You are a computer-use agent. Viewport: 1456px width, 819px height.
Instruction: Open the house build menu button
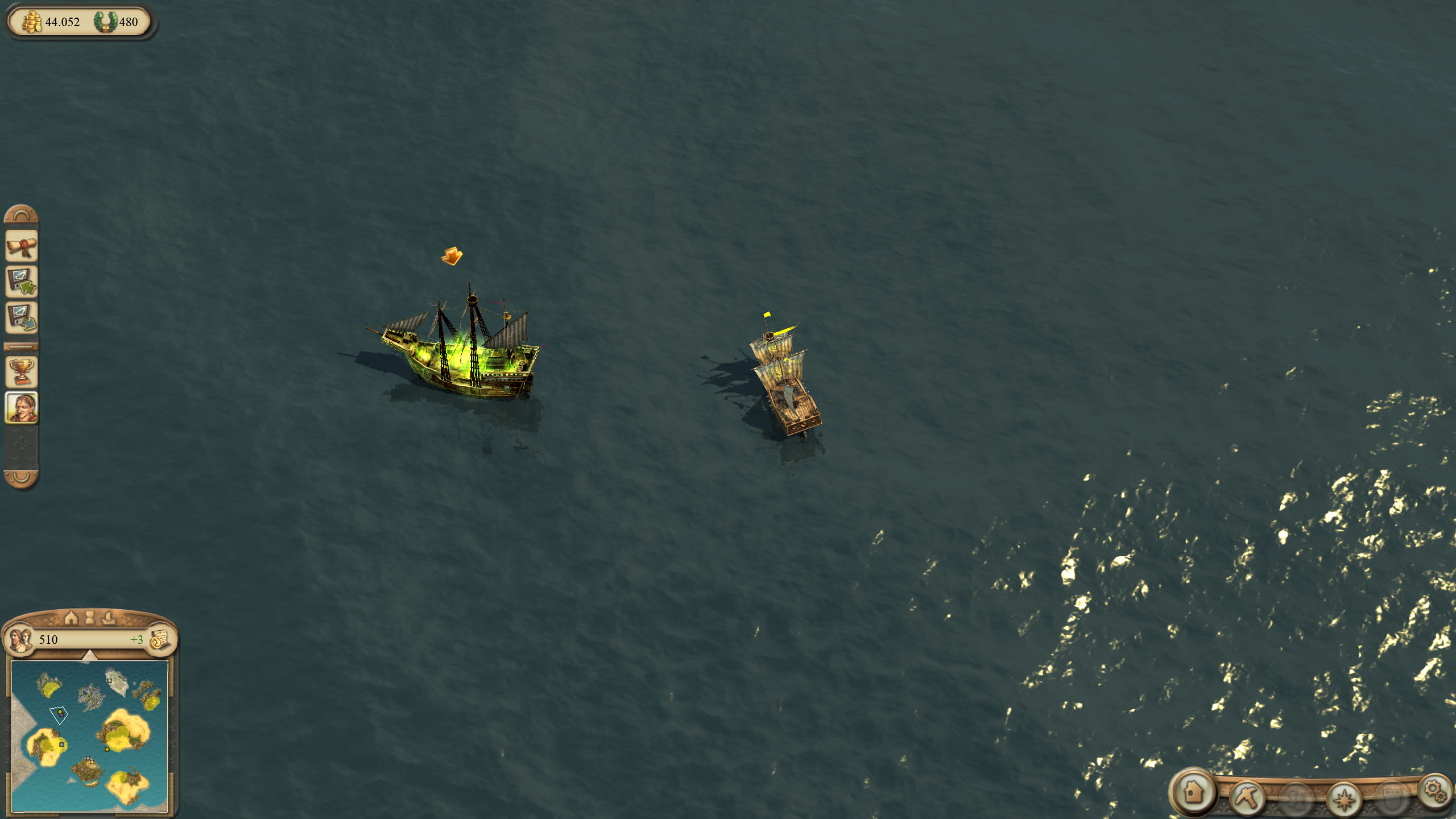1193,792
